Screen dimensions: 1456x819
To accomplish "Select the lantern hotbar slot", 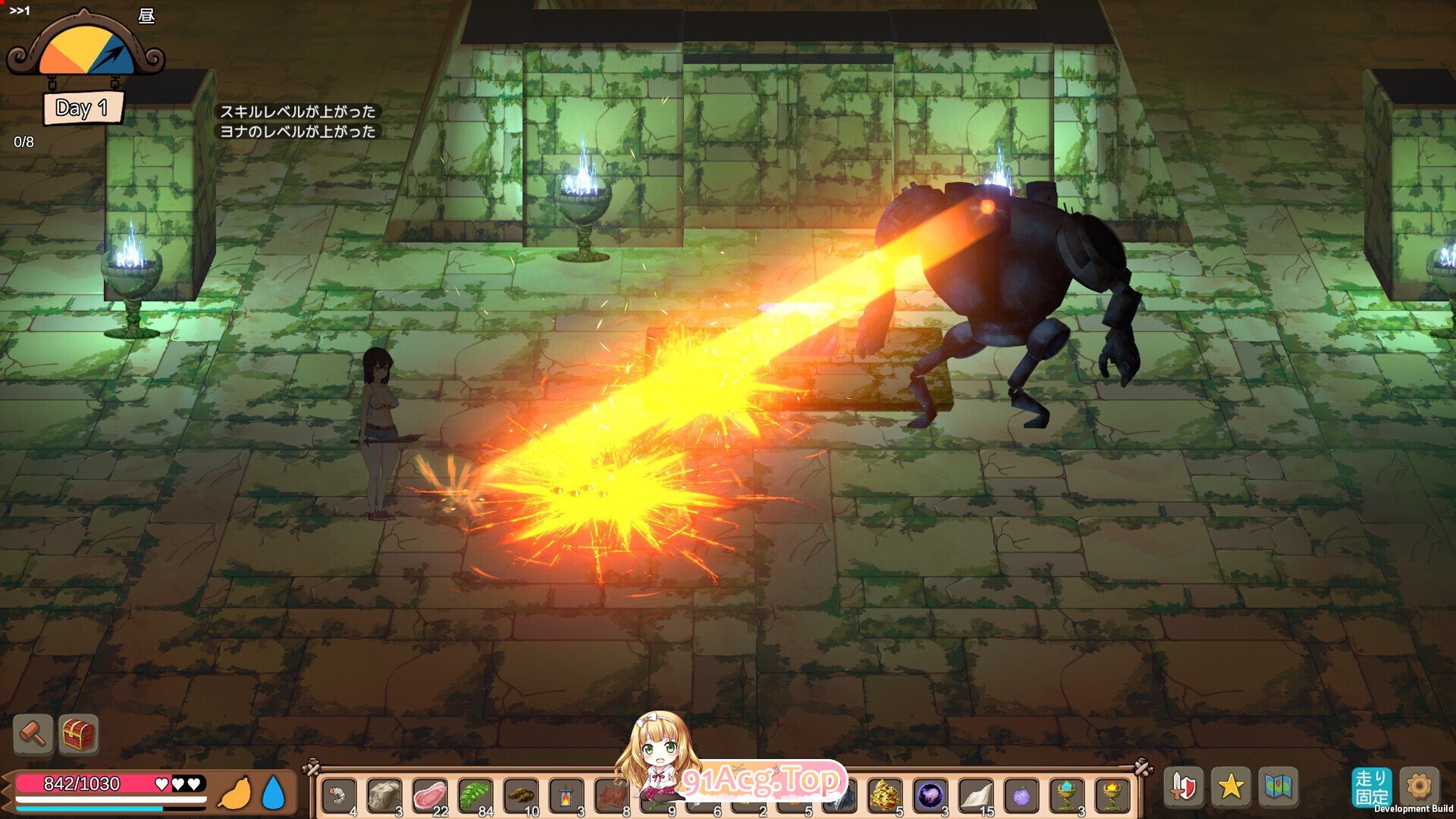I will pos(566,796).
